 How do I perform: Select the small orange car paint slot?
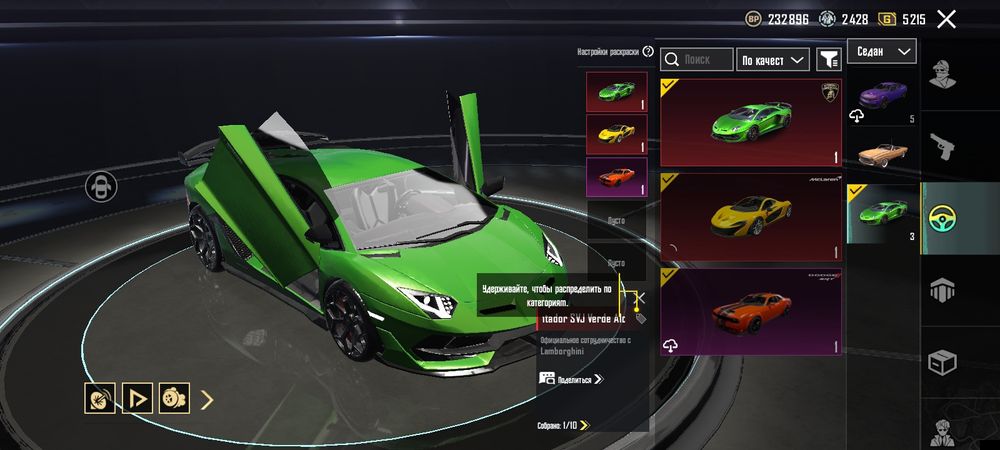tap(616, 177)
